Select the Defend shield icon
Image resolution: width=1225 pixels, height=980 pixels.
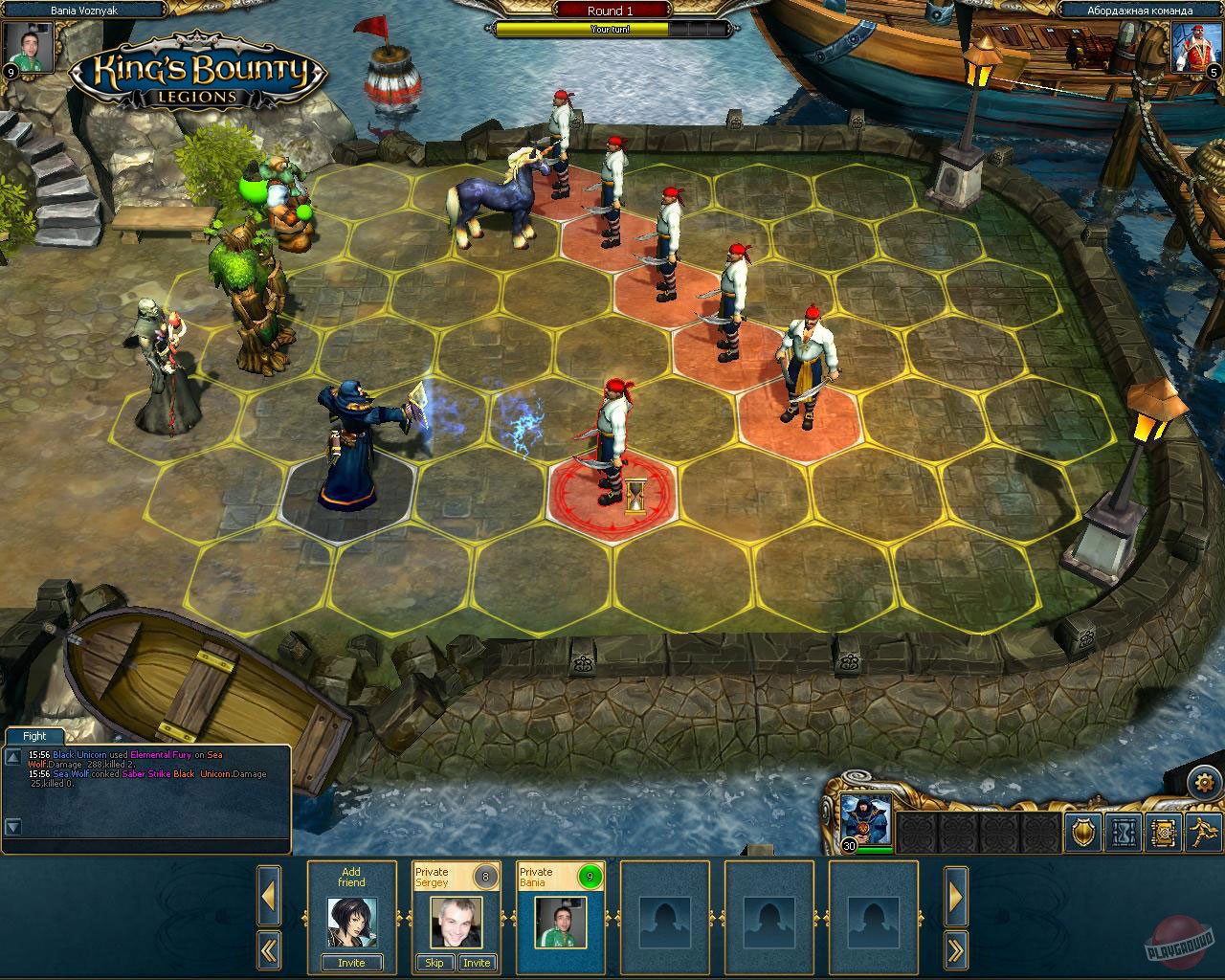click(1082, 834)
